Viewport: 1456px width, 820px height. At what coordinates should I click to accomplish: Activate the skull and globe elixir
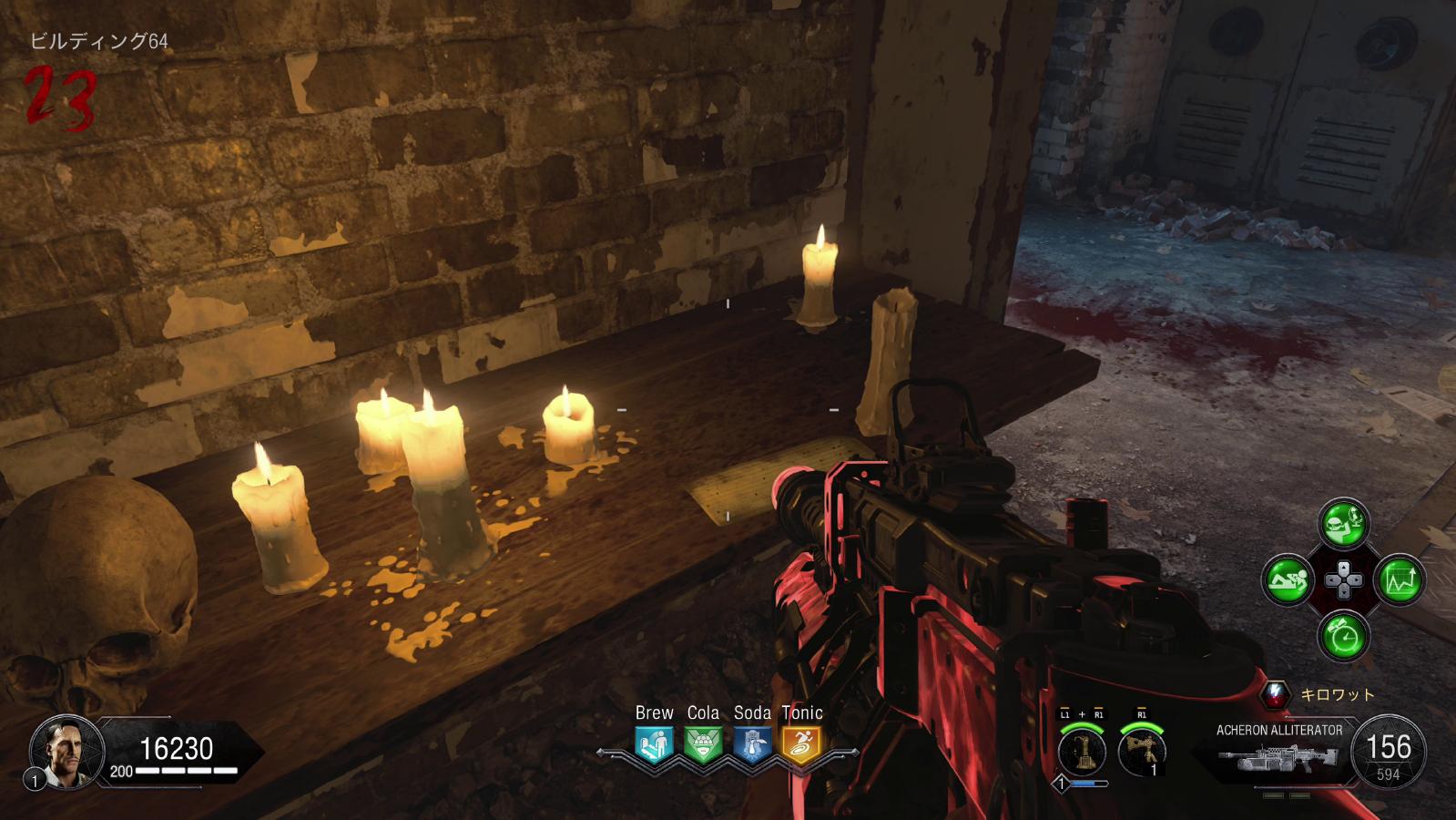pos(1343,524)
